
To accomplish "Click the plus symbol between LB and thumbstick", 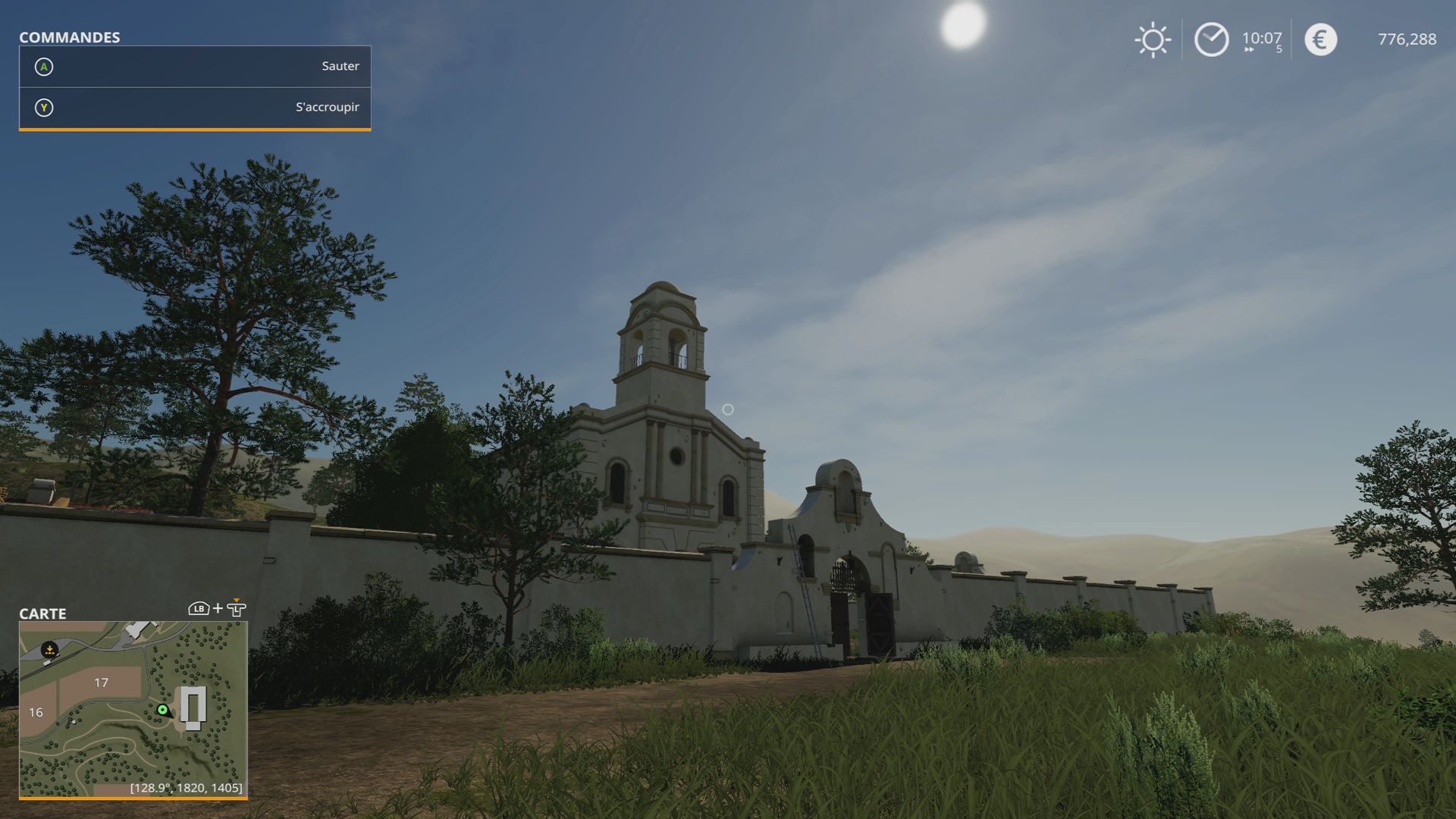I will click(x=218, y=608).
